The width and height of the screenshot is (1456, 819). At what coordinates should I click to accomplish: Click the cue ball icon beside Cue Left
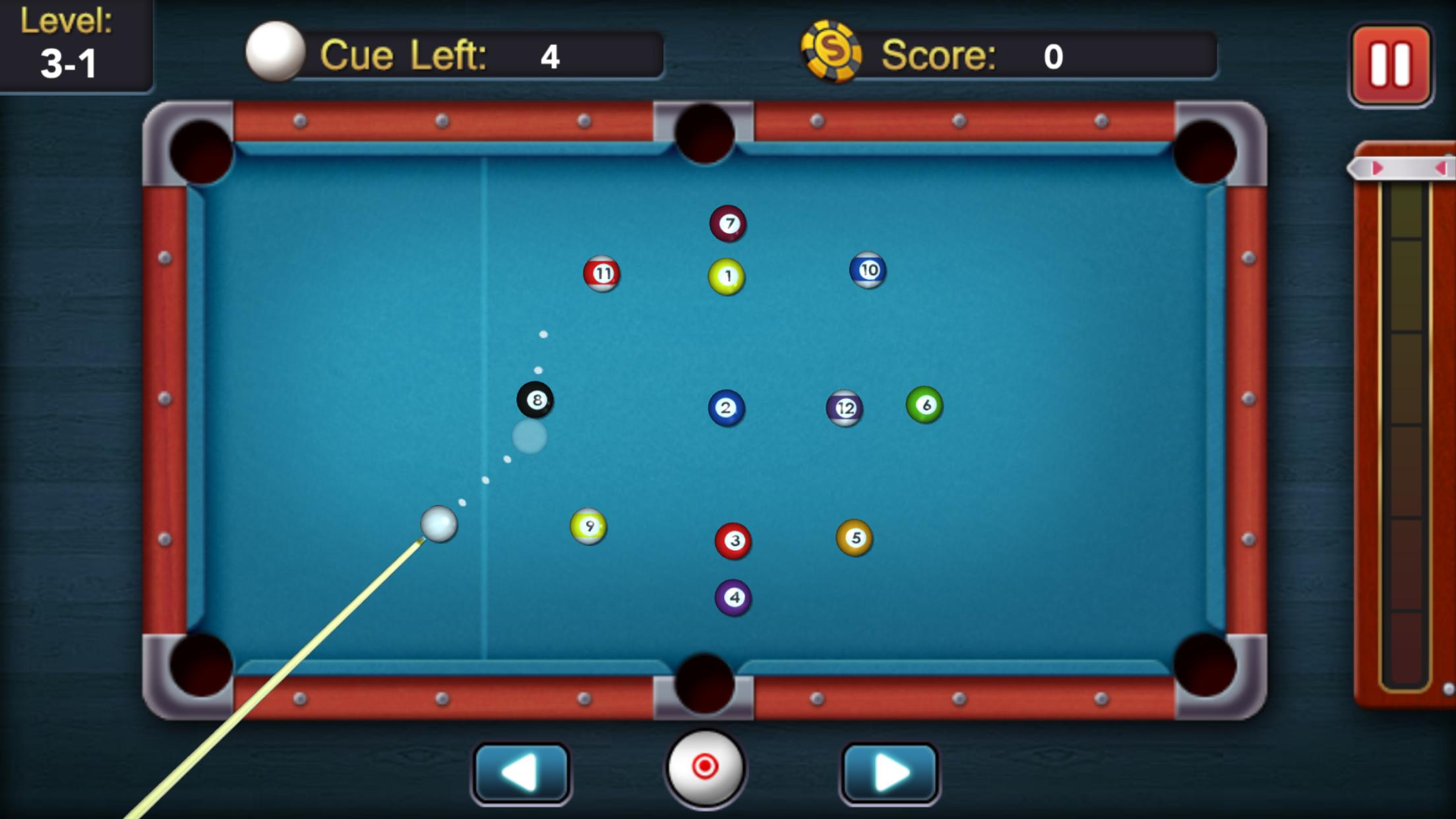(277, 51)
